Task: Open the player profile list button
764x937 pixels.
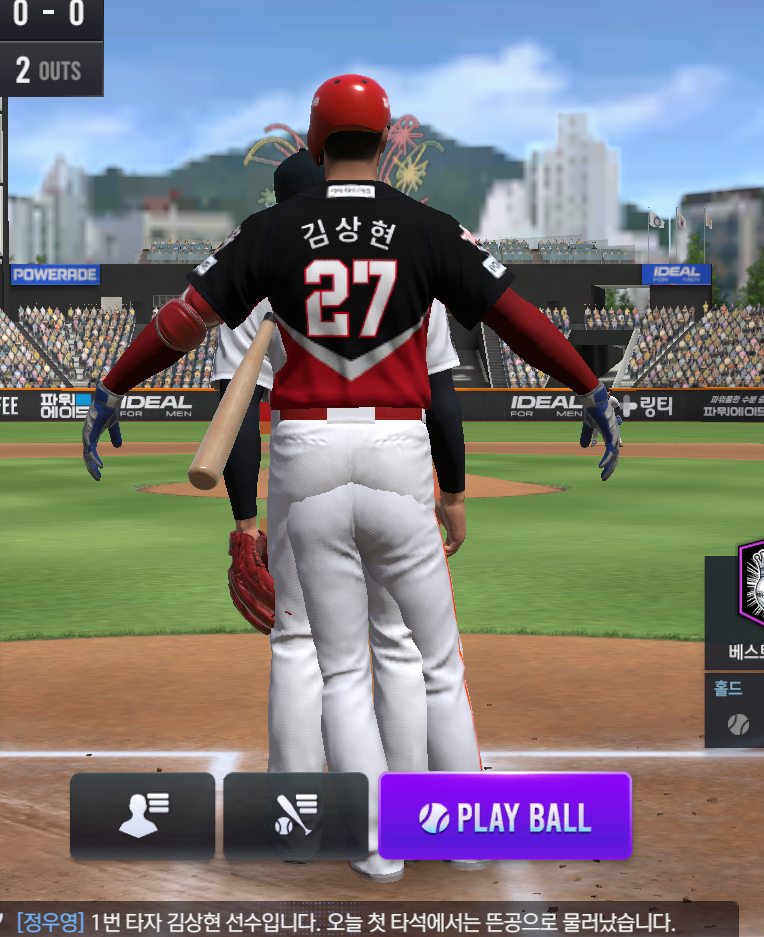Action: tap(143, 816)
